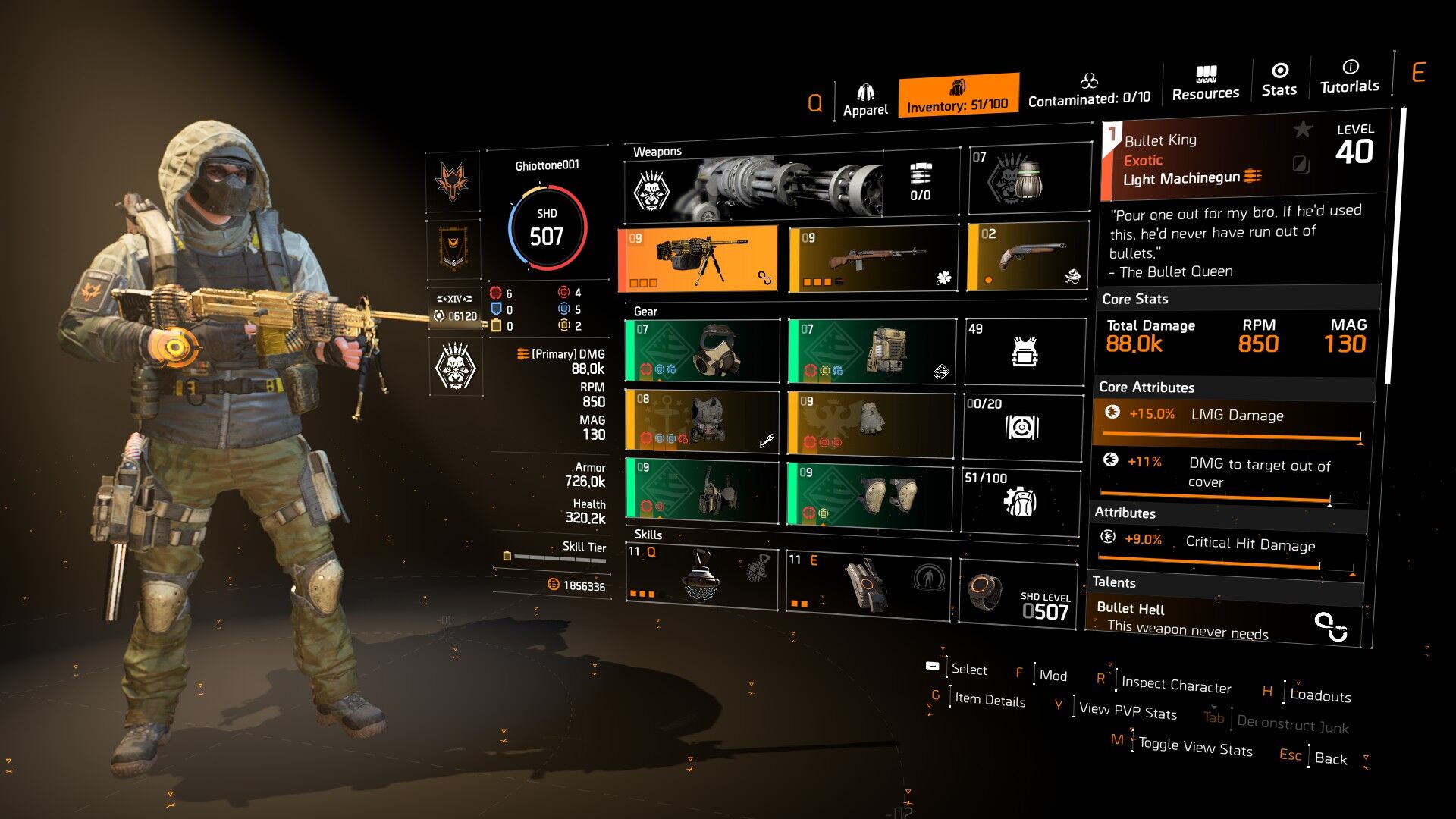Select the wooden rifle weapon slot
Image resolution: width=1456 pixels, height=819 pixels.
(x=874, y=259)
